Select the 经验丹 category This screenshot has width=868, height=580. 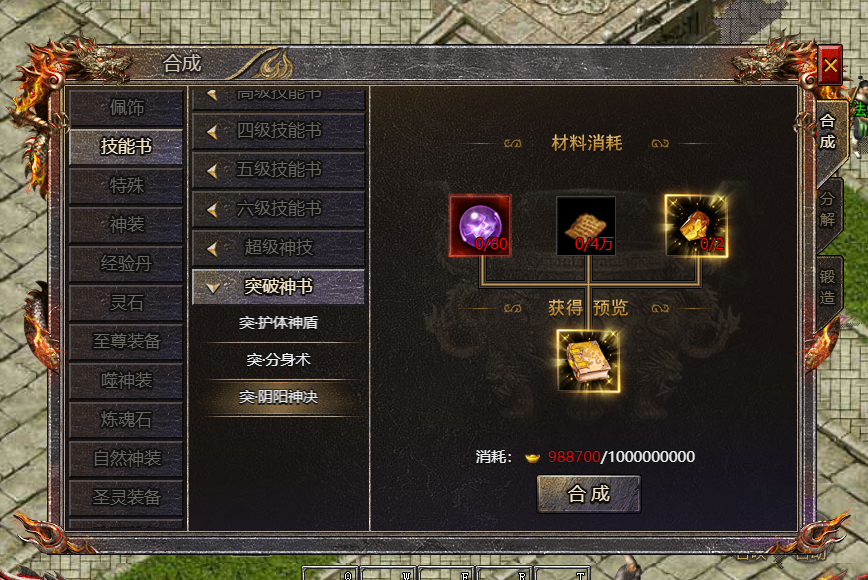(x=126, y=264)
